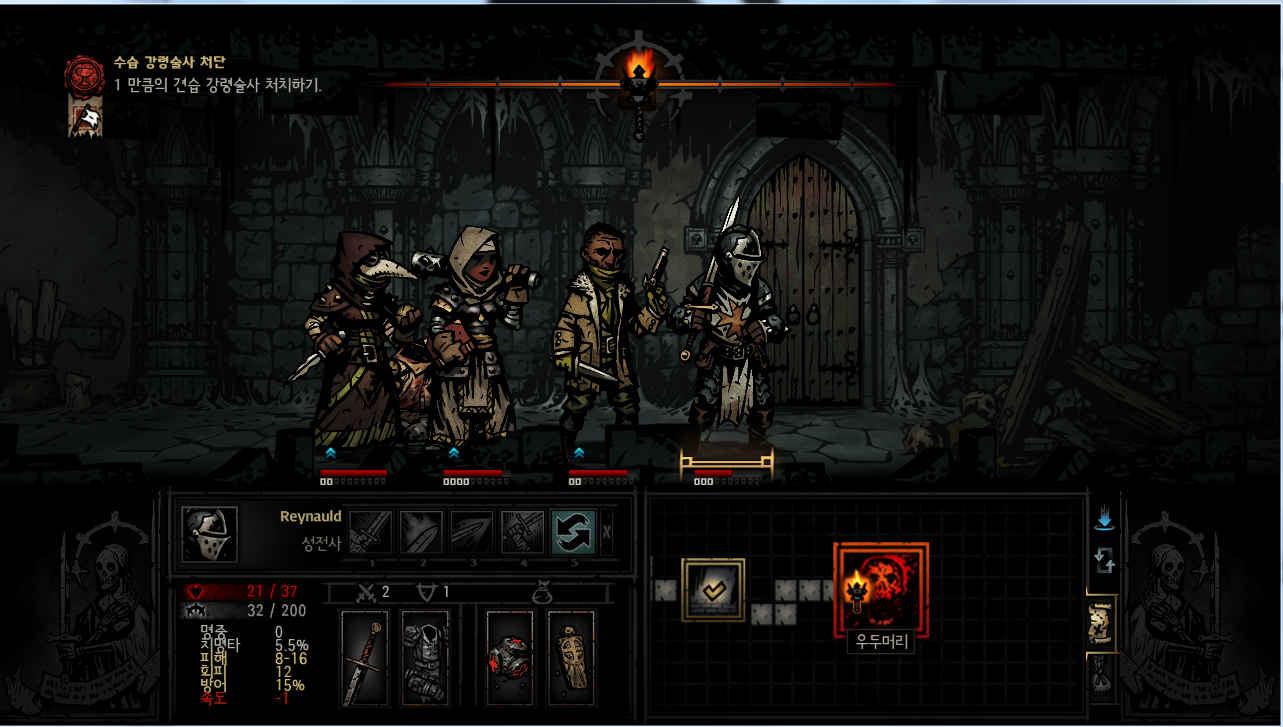1283x727 pixels.
Task: Select the cross-engraved tablet trinket slot
Action: (x=571, y=656)
